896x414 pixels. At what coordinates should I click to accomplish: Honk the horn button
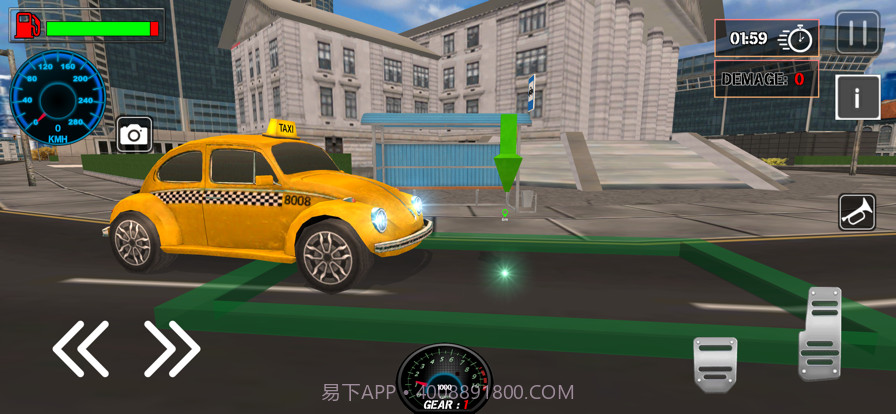coord(857,211)
